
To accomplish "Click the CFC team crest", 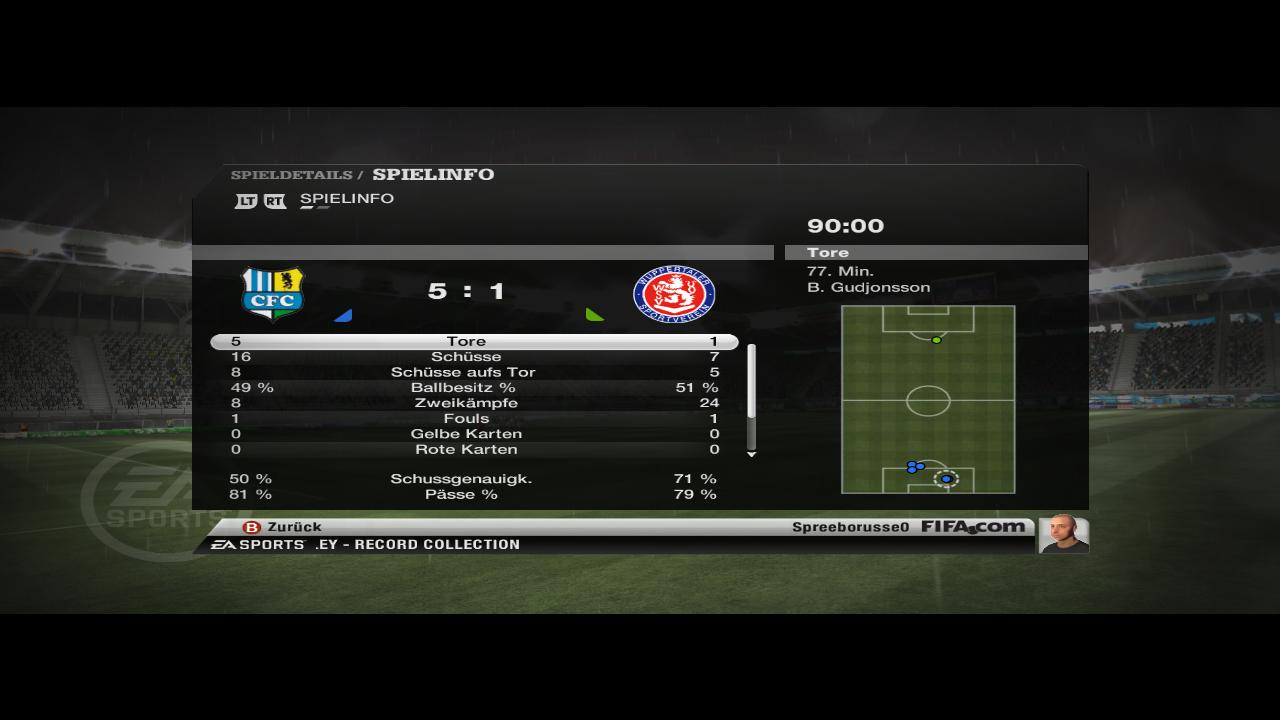I will pos(273,294).
